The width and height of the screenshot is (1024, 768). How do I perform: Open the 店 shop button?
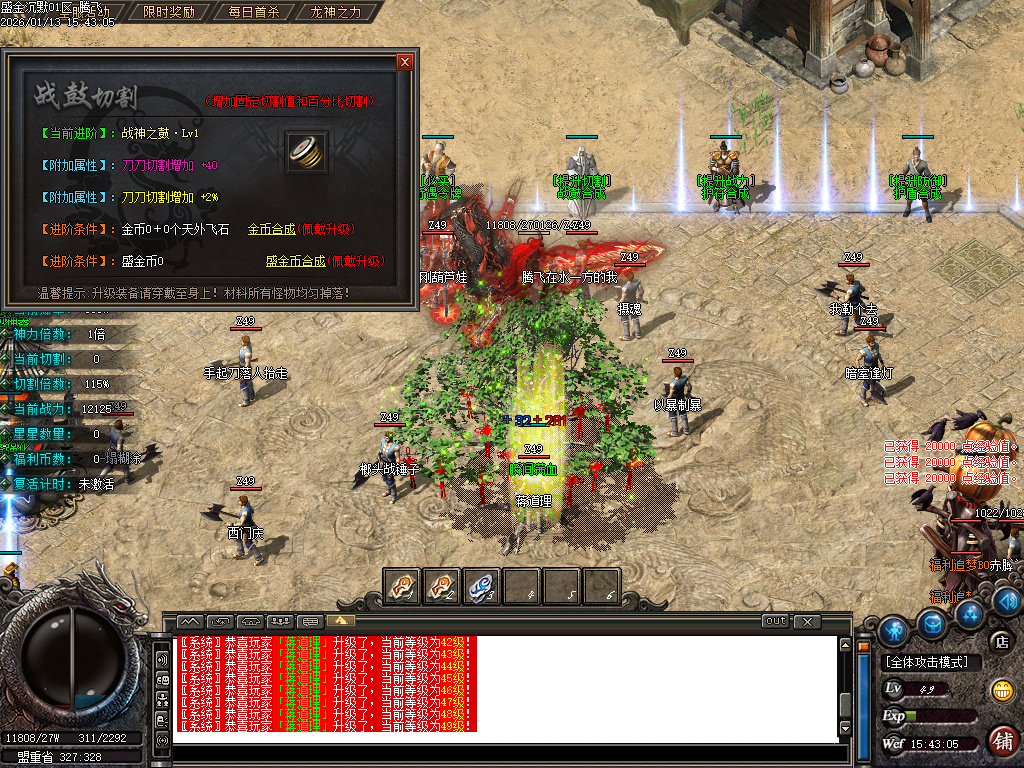tap(998, 640)
